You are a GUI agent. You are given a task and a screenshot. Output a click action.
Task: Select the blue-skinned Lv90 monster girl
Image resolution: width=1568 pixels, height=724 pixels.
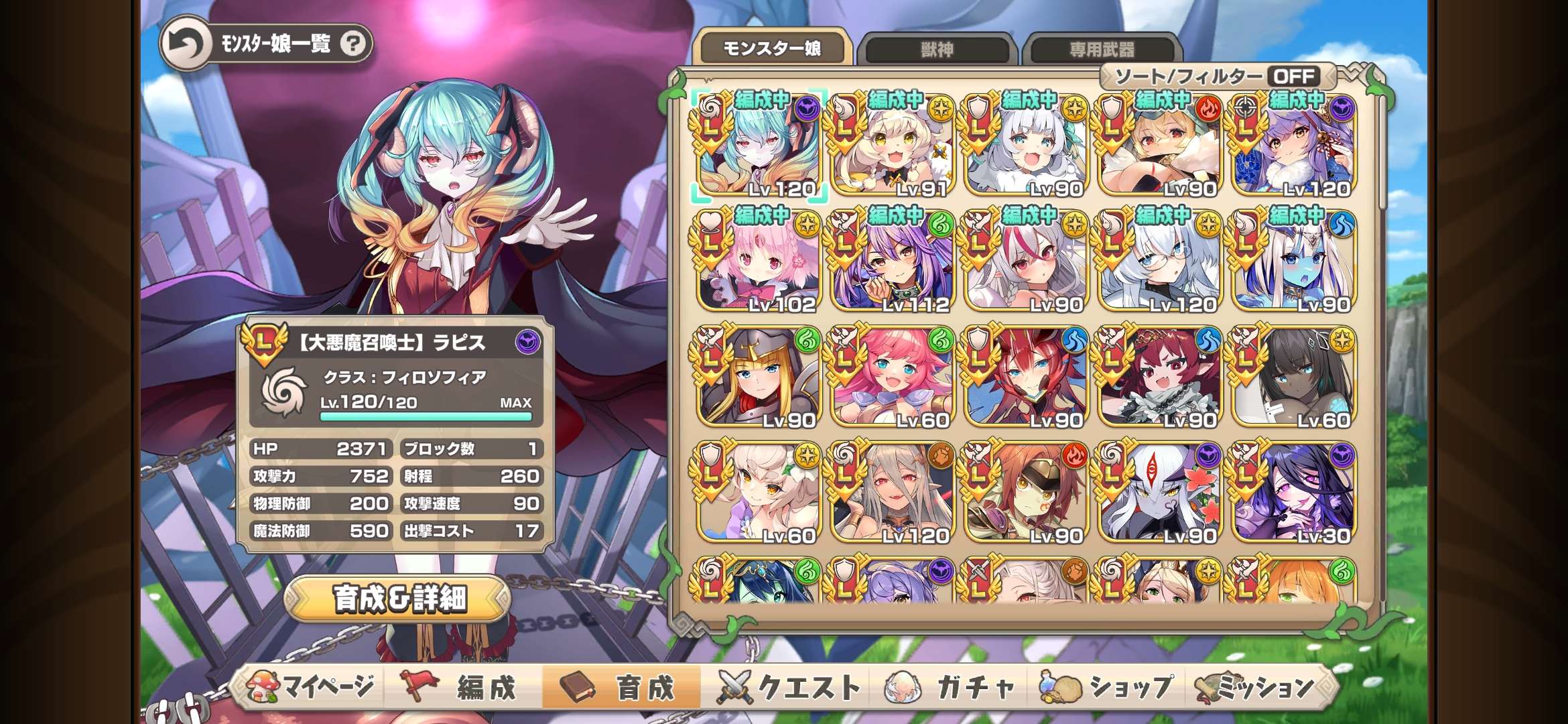click(1293, 261)
